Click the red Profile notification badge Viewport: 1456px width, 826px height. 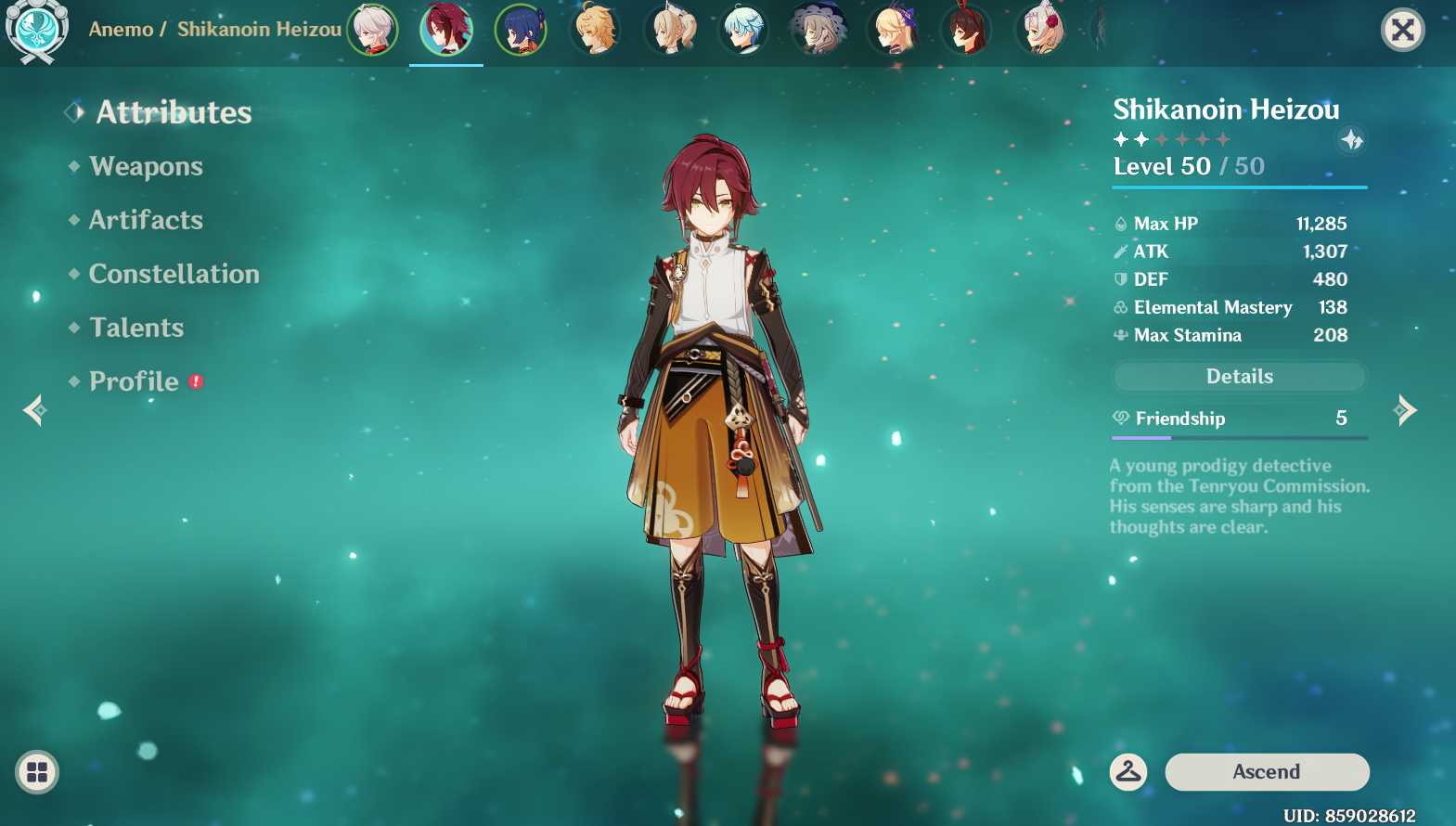(x=196, y=381)
